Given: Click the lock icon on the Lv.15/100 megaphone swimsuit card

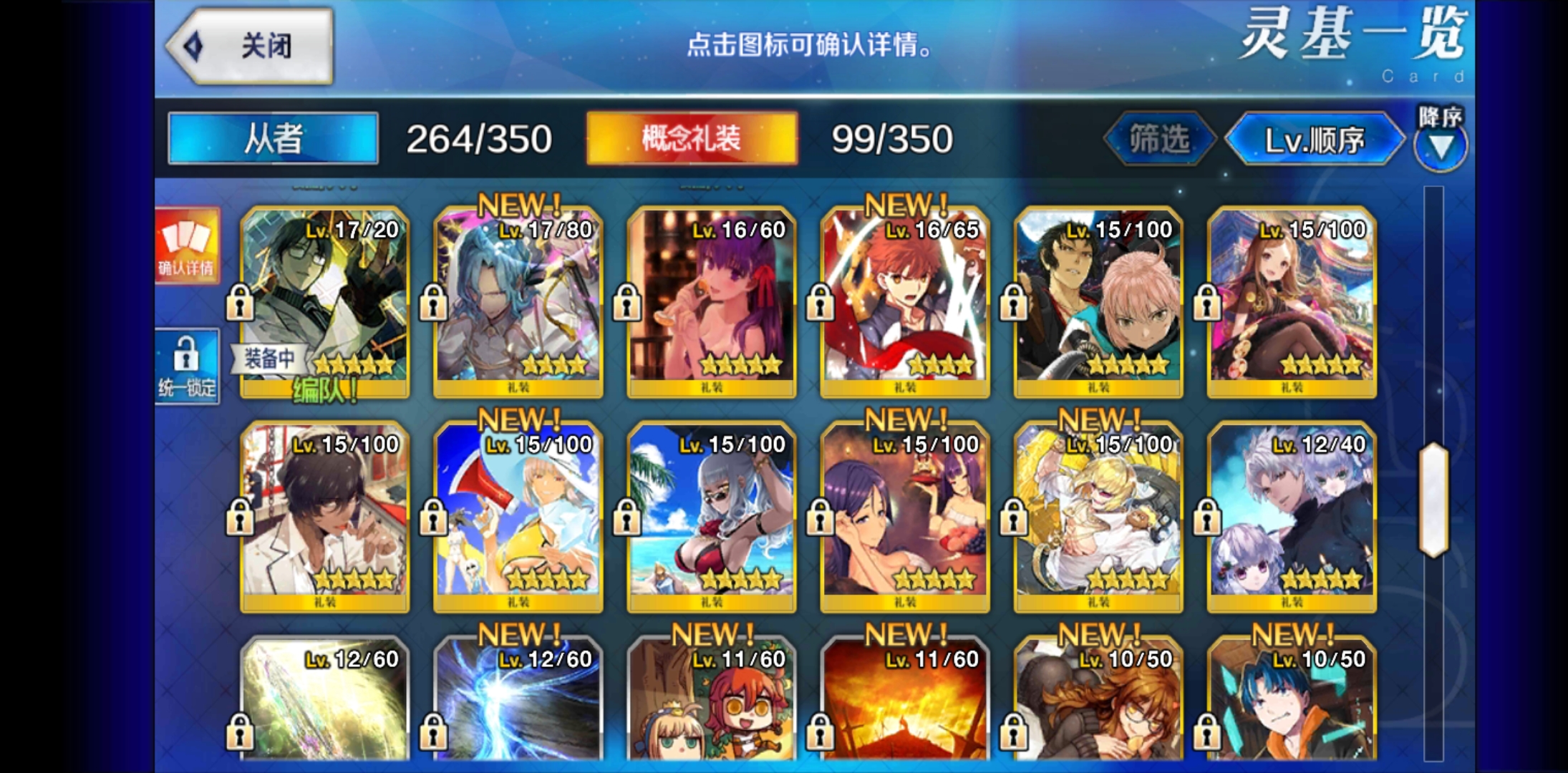Looking at the screenshot, I should click(x=435, y=517).
